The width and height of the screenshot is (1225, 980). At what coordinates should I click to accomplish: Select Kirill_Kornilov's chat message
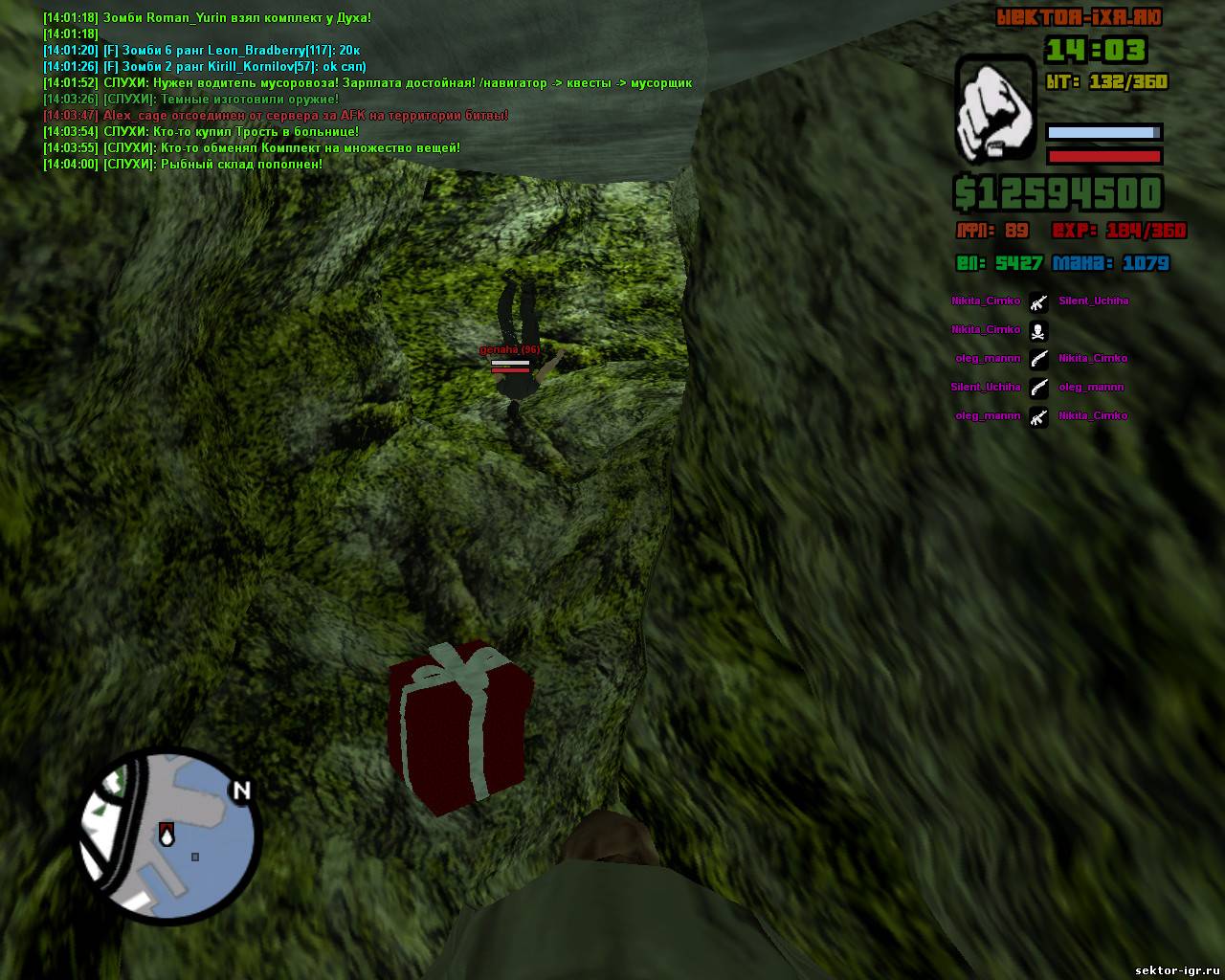click(x=204, y=66)
